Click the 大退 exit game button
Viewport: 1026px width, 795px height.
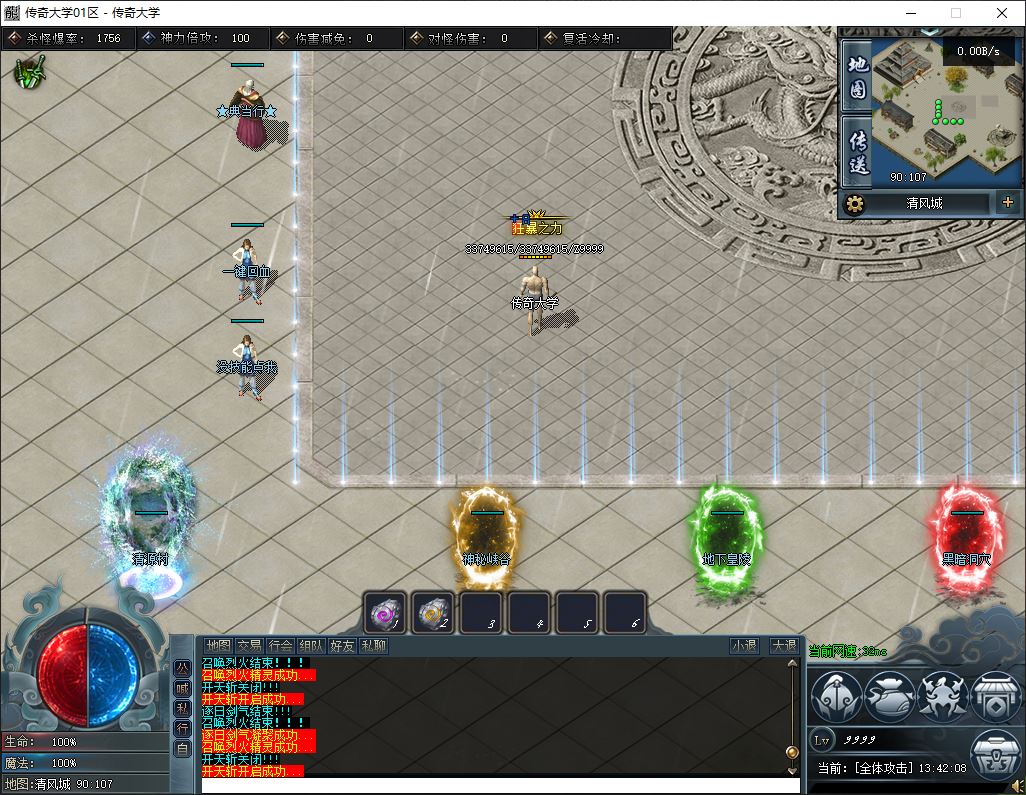(x=783, y=646)
